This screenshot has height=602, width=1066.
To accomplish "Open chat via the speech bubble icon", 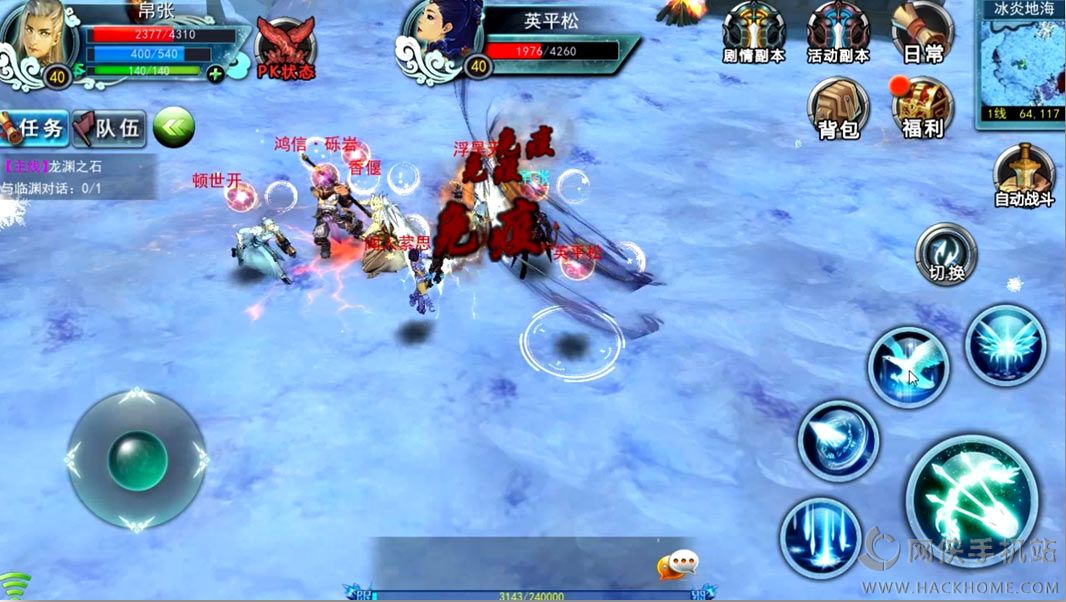I will [x=677, y=566].
